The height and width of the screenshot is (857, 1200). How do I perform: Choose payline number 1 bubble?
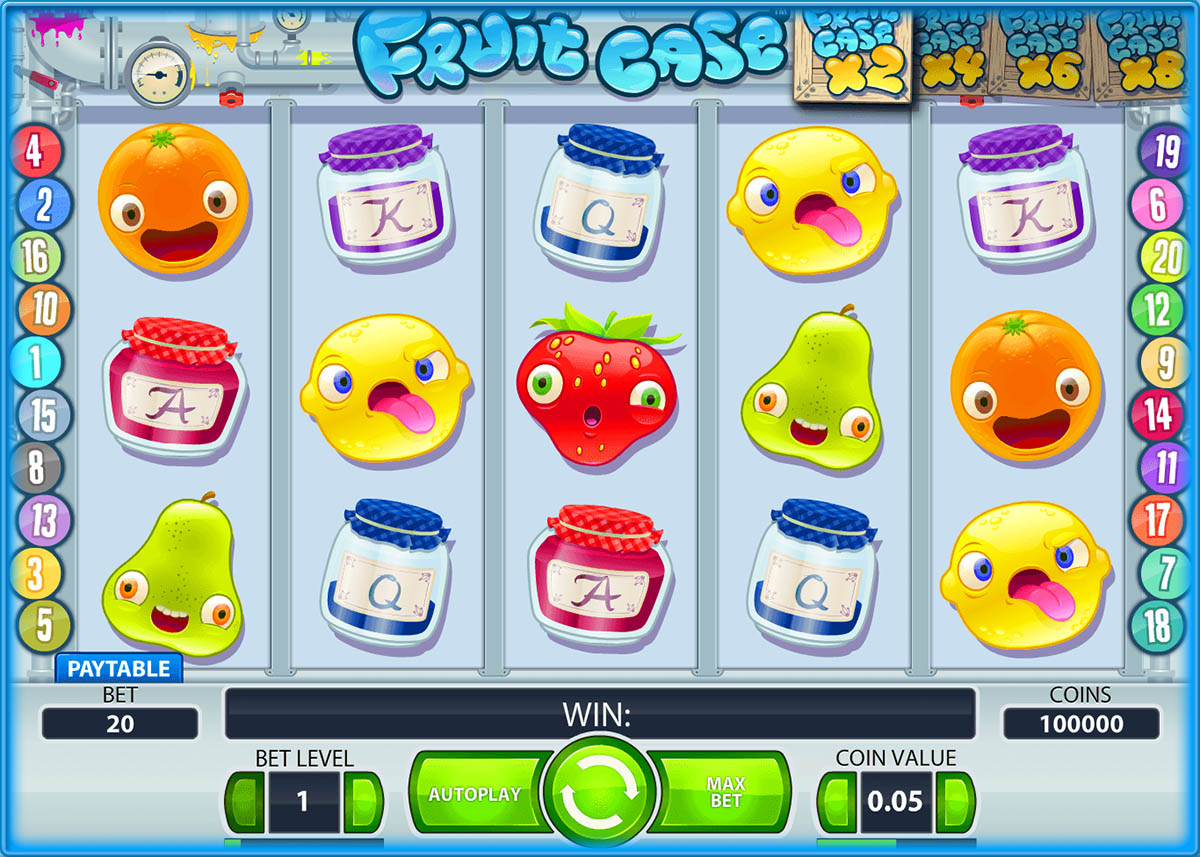pyautogui.click(x=37, y=362)
